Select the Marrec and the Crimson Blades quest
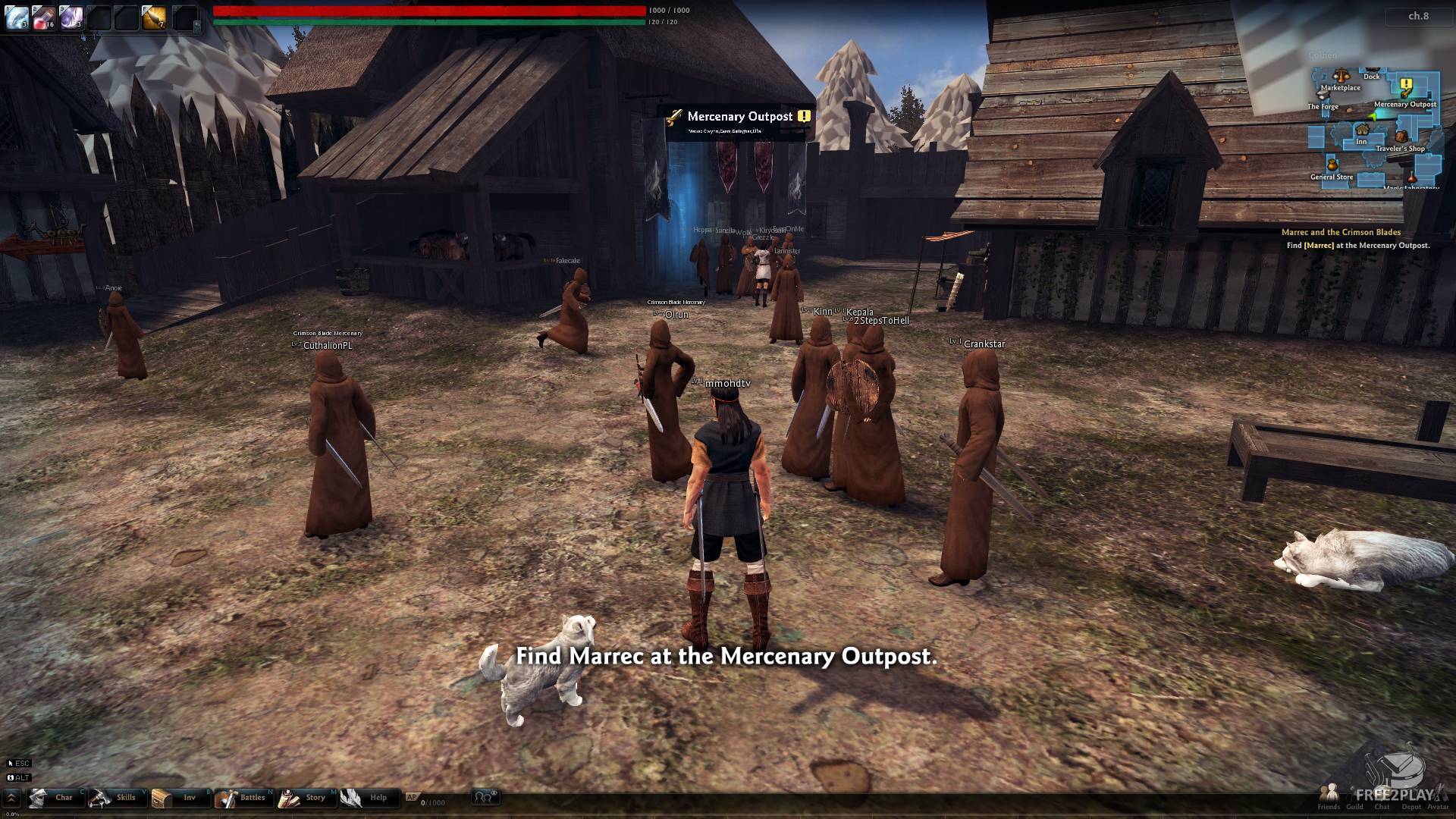 1341,232
